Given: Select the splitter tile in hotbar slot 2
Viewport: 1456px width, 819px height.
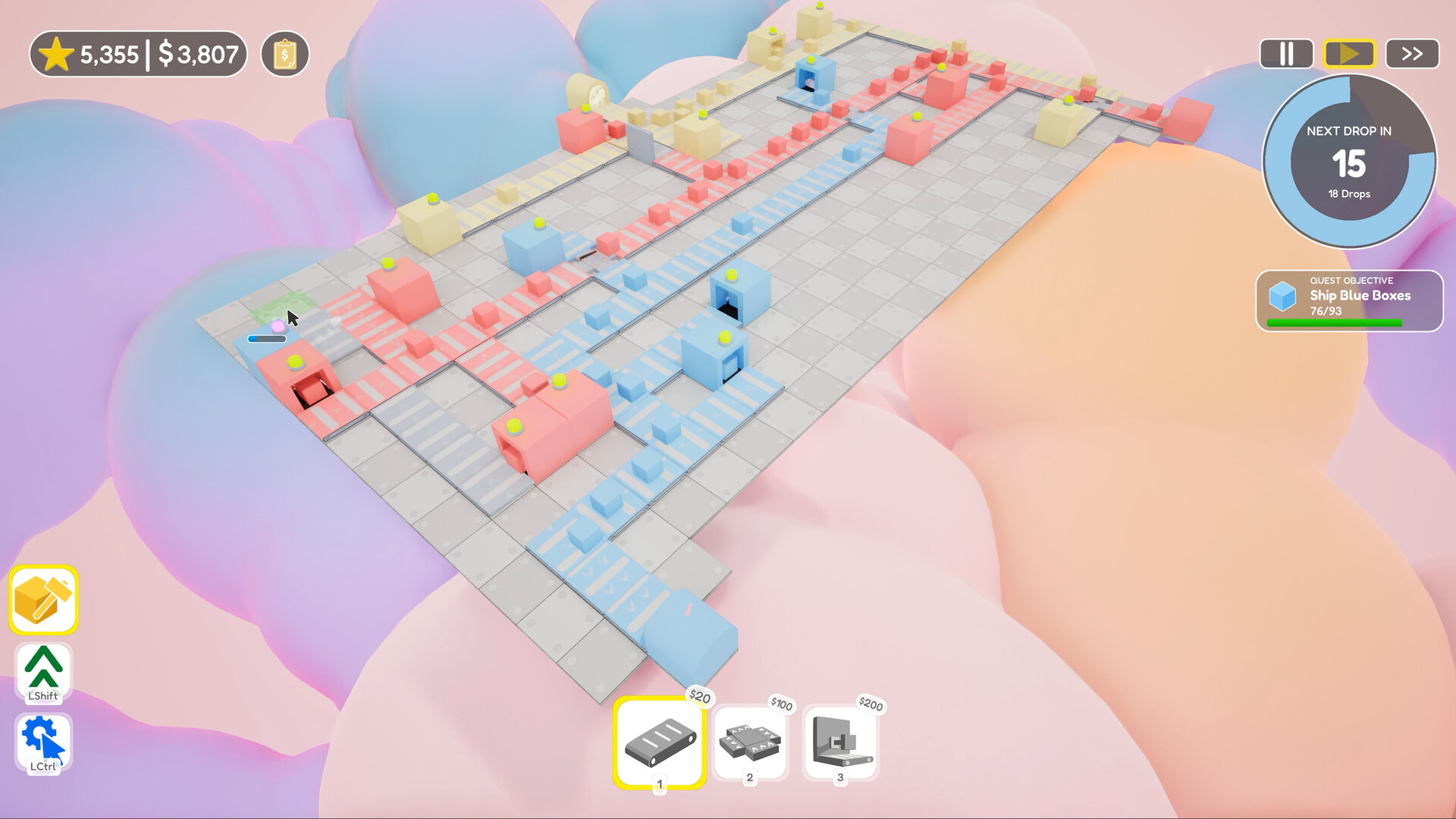Looking at the screenshot, I should [x=750, y=743].
